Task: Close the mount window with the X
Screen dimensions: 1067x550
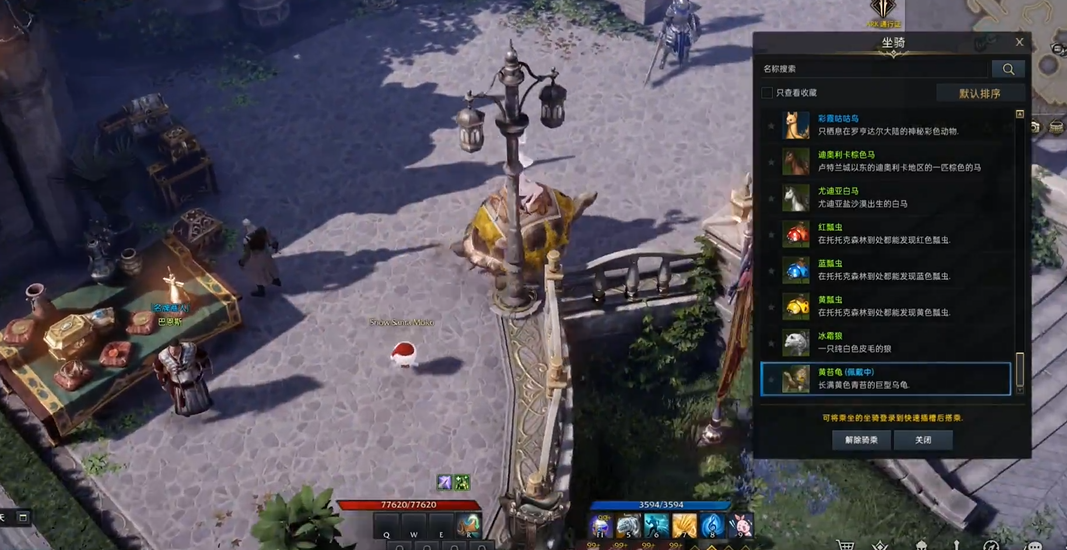Action: [x=1019, y=42]
